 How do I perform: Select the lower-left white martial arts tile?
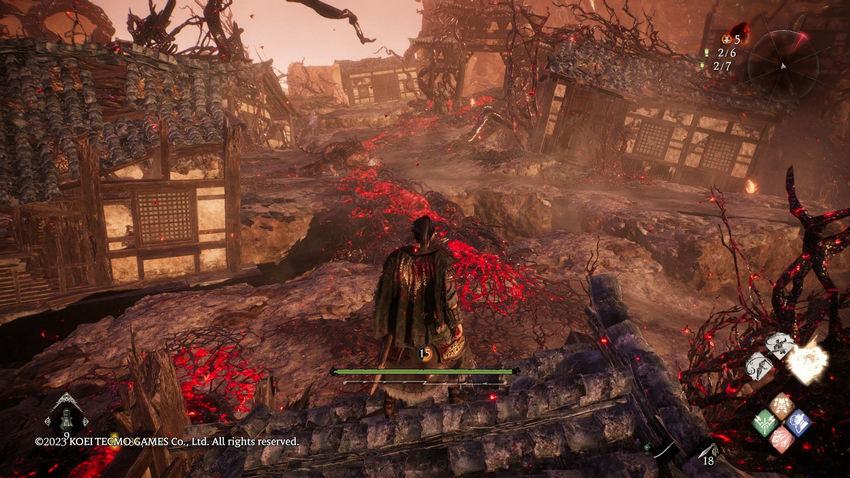[x=759, y=364]
